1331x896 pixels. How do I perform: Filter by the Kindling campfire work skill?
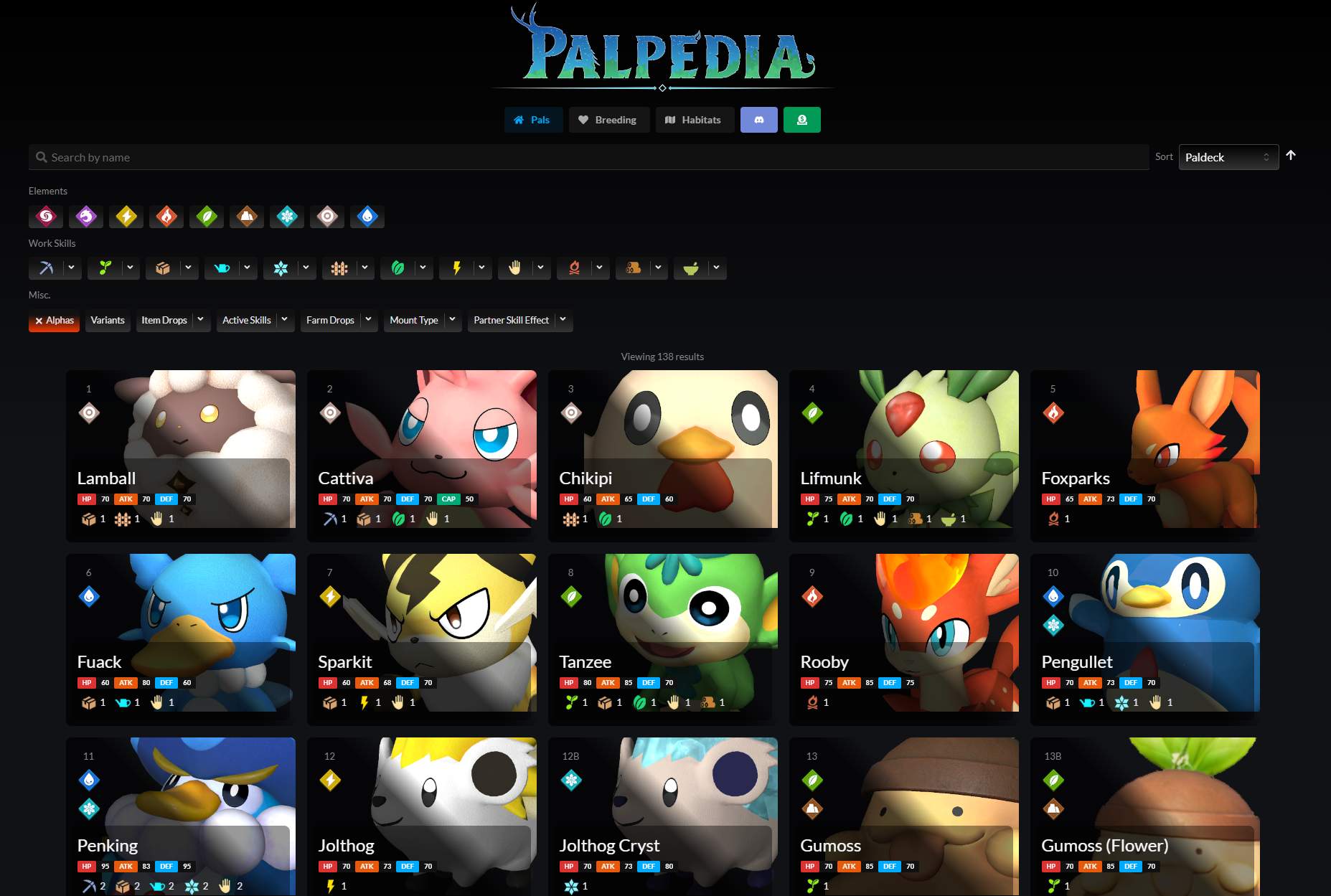[573, 268]
